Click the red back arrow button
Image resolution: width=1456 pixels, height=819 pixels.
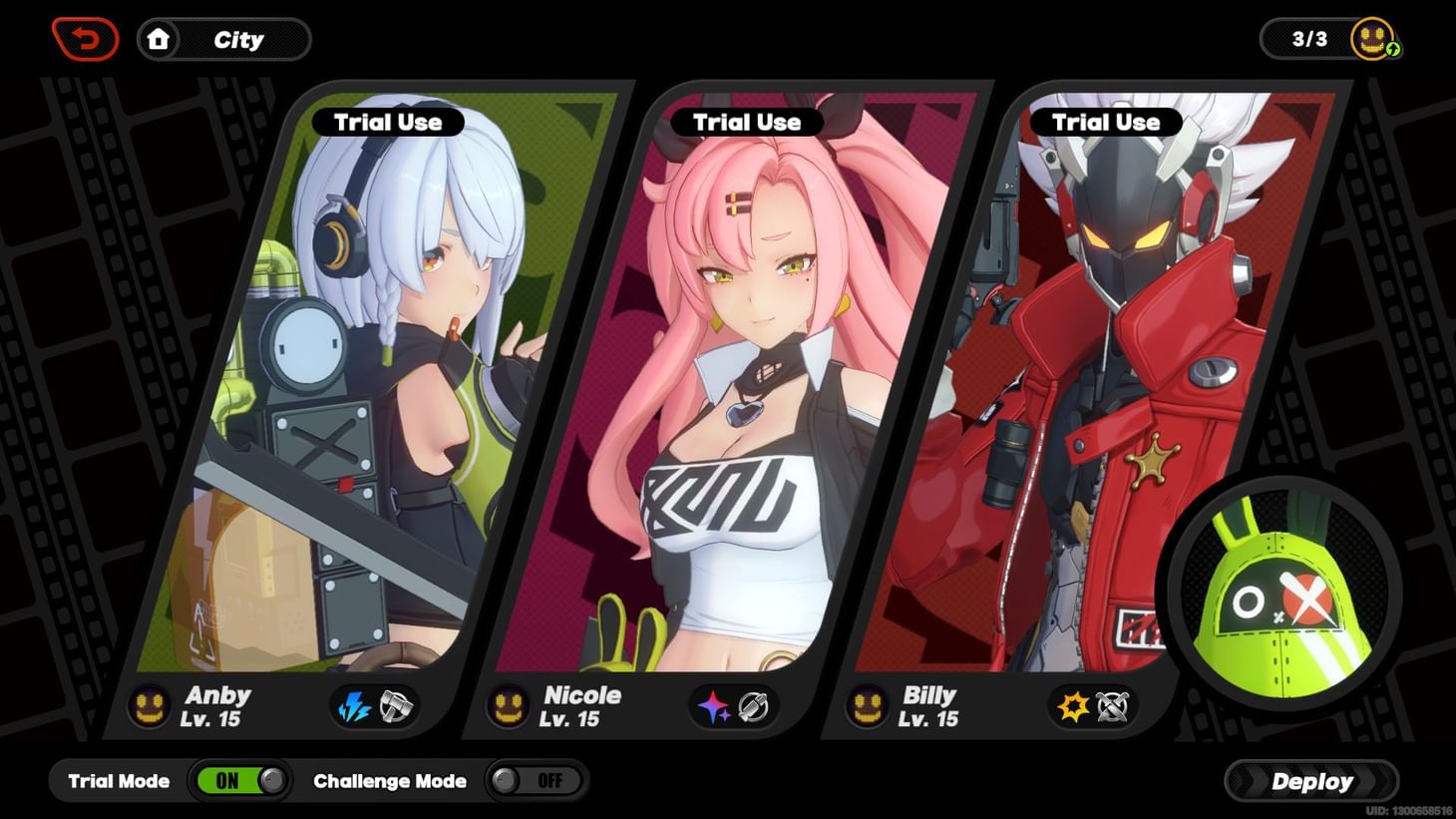(x=86, y=38)
